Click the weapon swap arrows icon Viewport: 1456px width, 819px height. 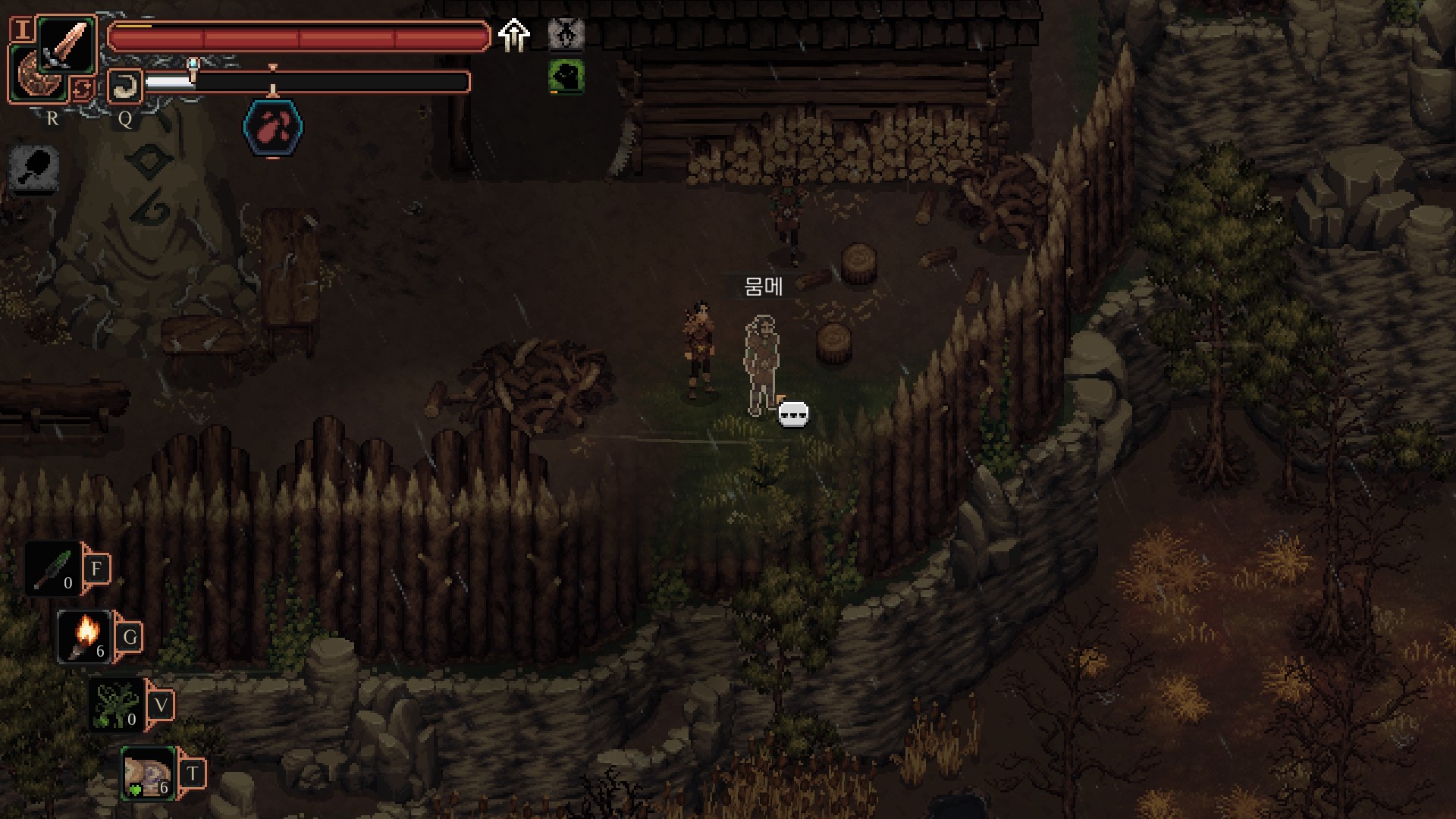[x=82, y=89]
